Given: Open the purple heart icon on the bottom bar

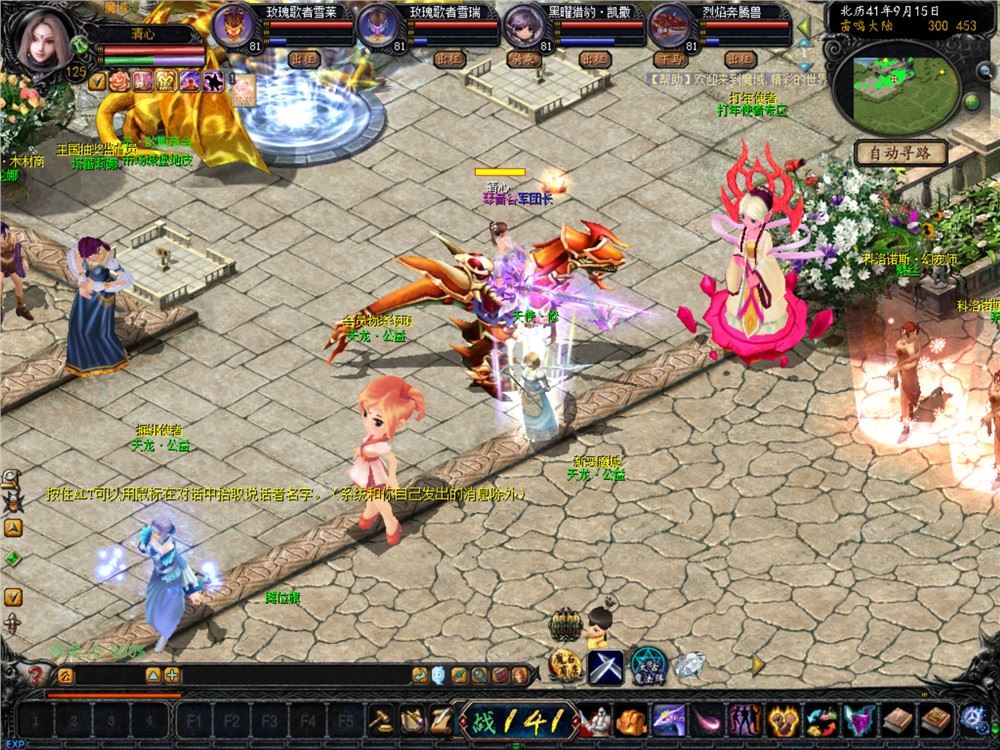Looking at the screenshot, I should click(x=858, y=718).
